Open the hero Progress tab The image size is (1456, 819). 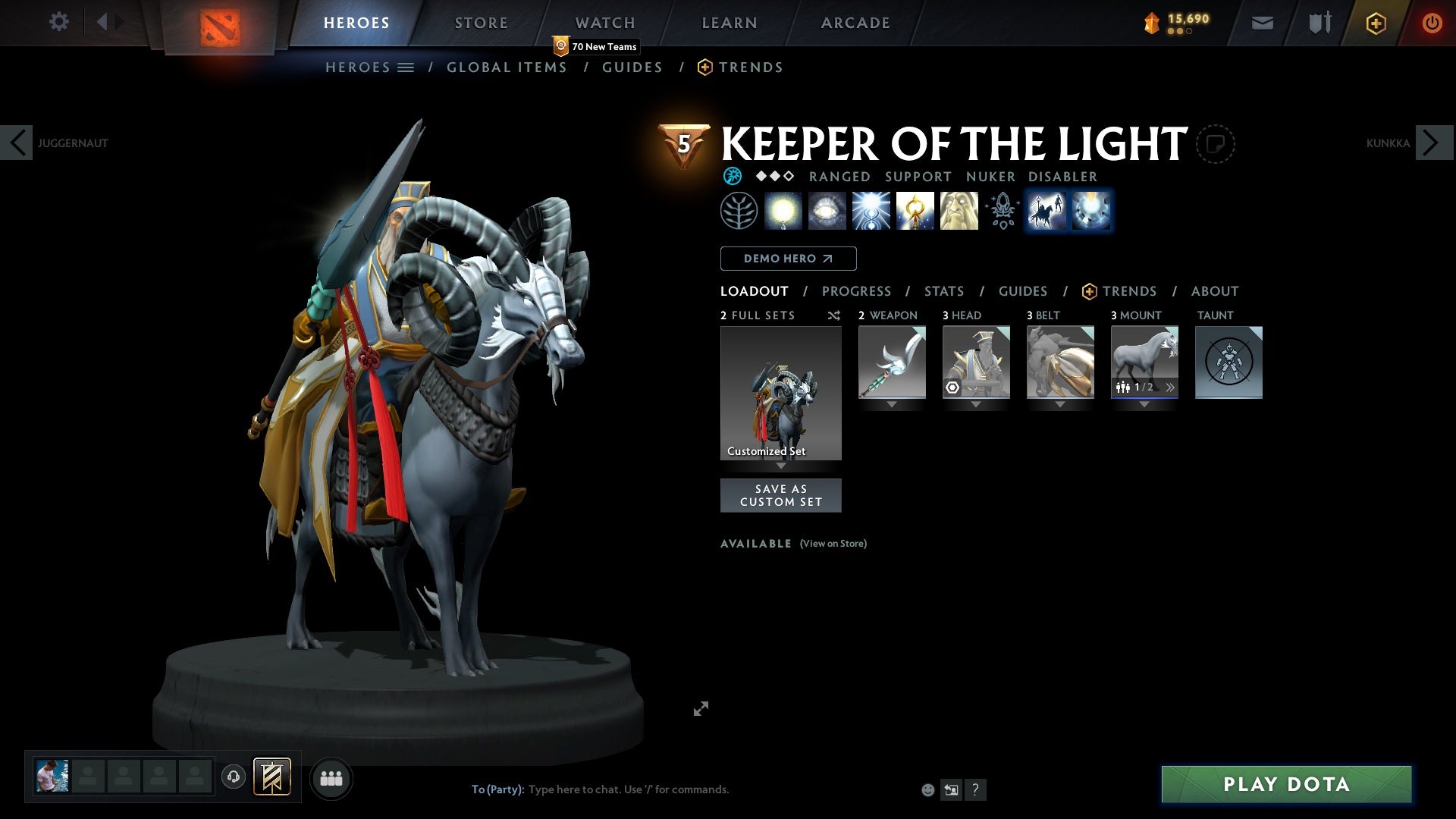tap(856, 291)
